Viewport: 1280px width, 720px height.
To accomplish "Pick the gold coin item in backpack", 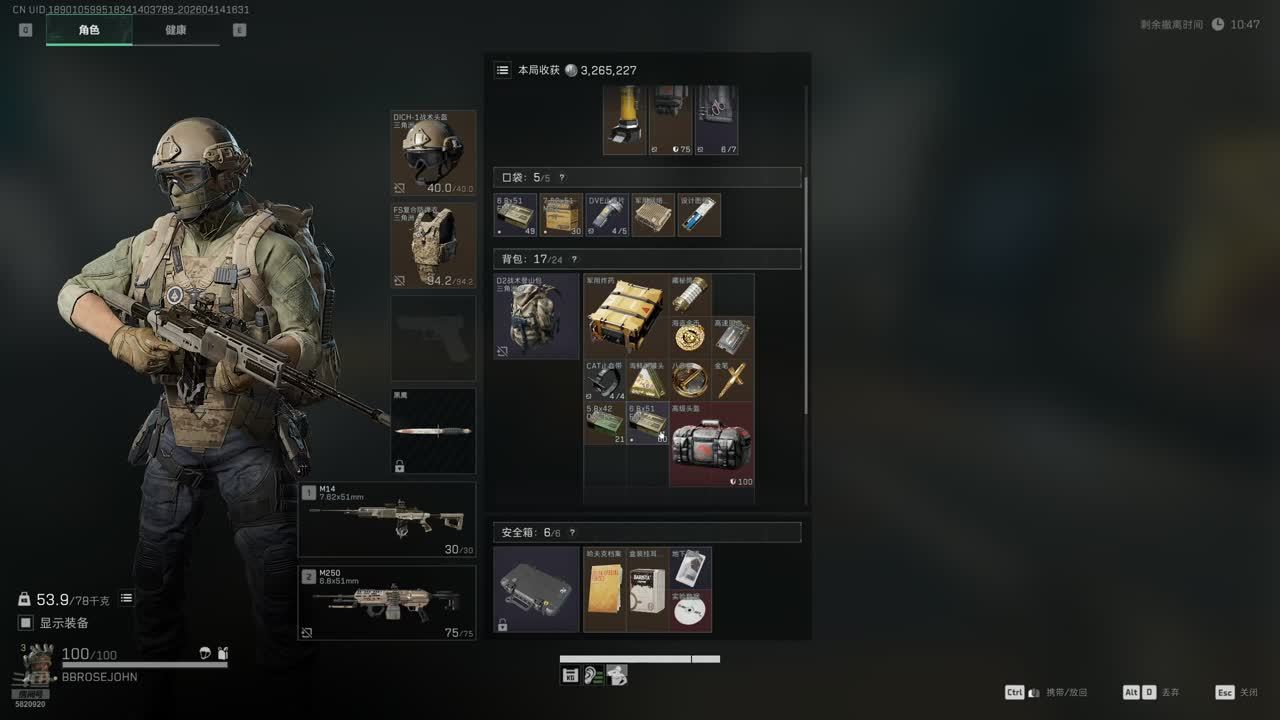I will [x=690, y=337].
